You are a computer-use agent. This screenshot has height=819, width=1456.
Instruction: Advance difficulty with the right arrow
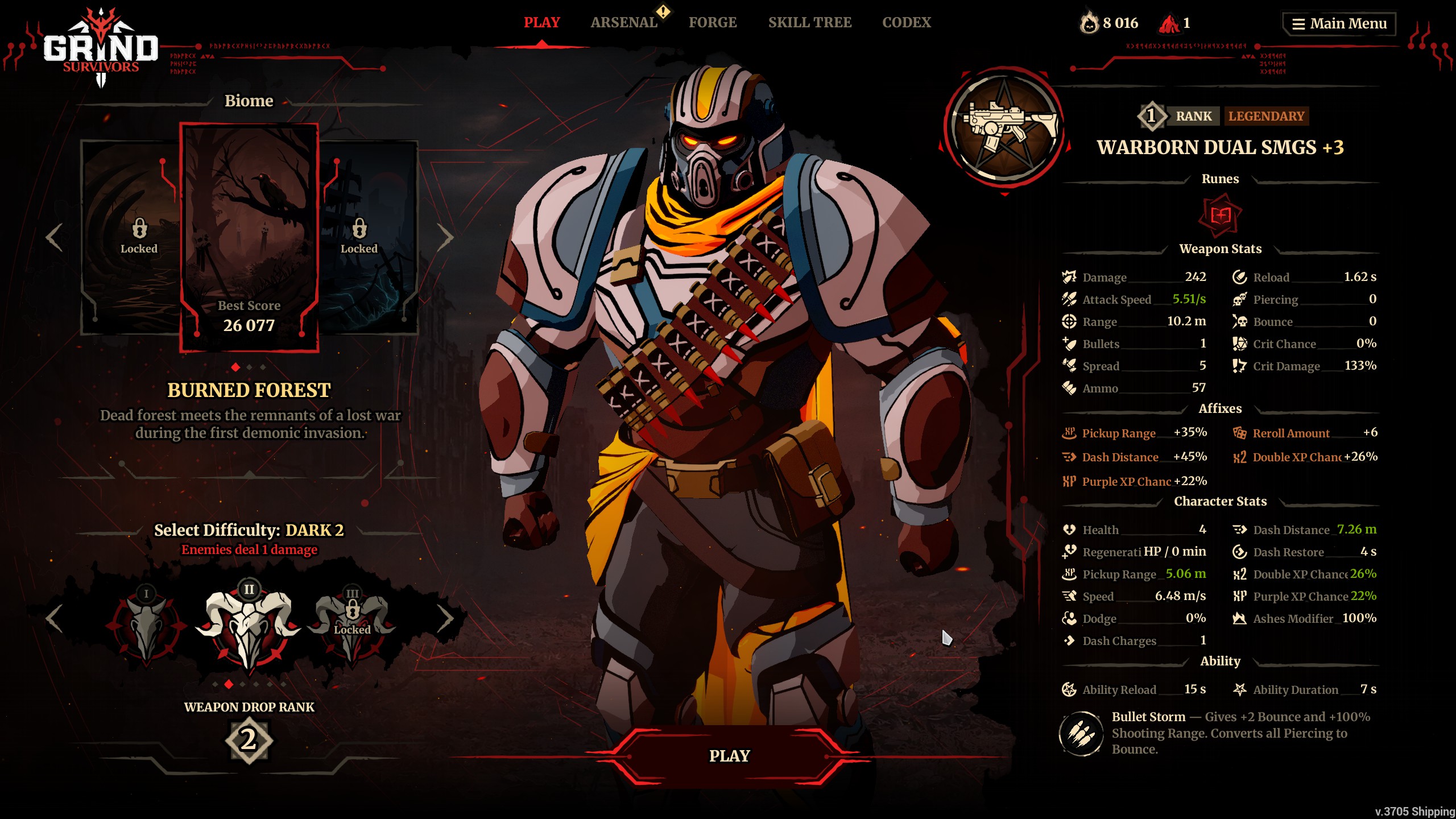click(x=445, y=618)
